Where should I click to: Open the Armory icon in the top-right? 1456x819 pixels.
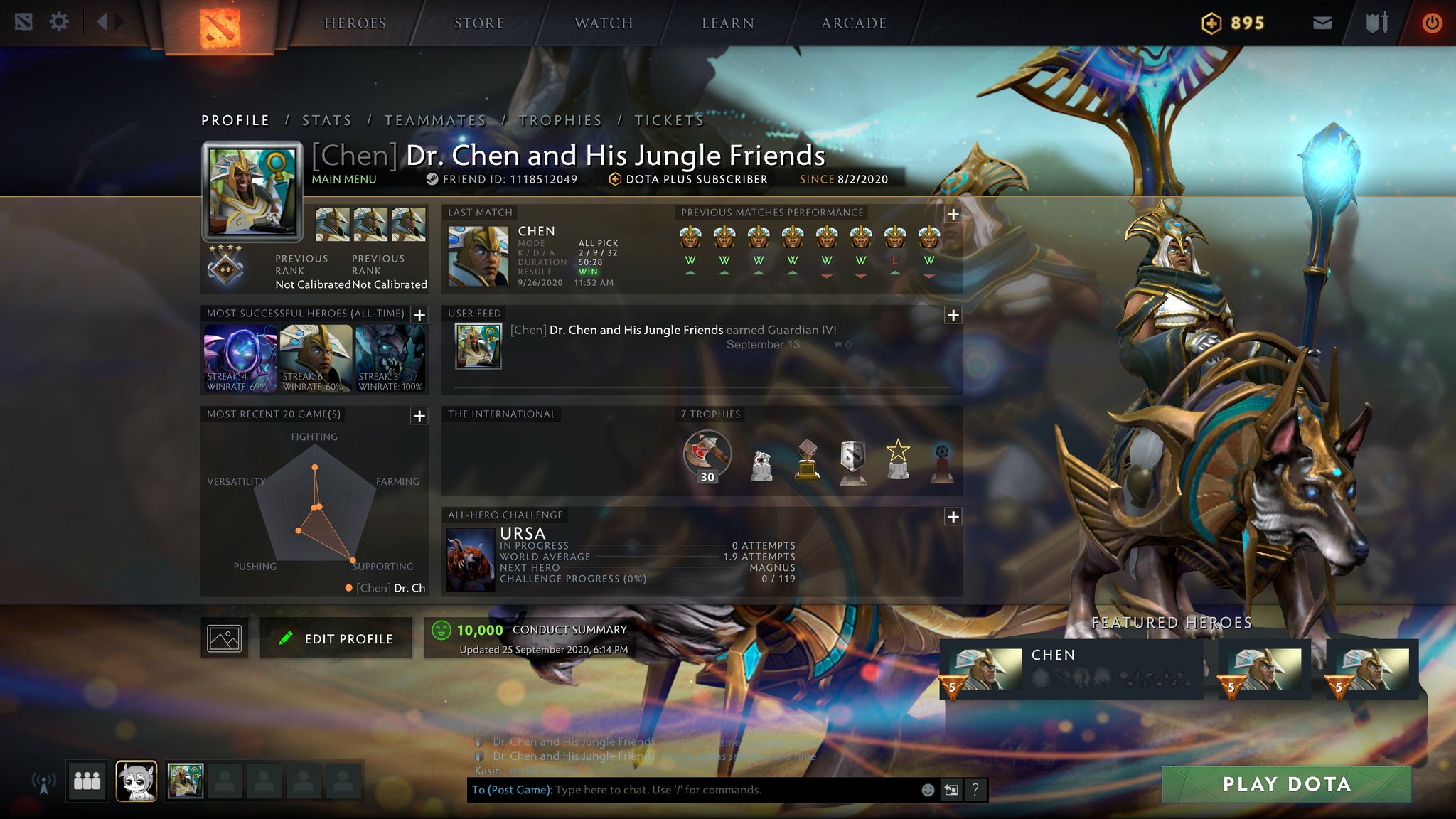(1378, 21)
